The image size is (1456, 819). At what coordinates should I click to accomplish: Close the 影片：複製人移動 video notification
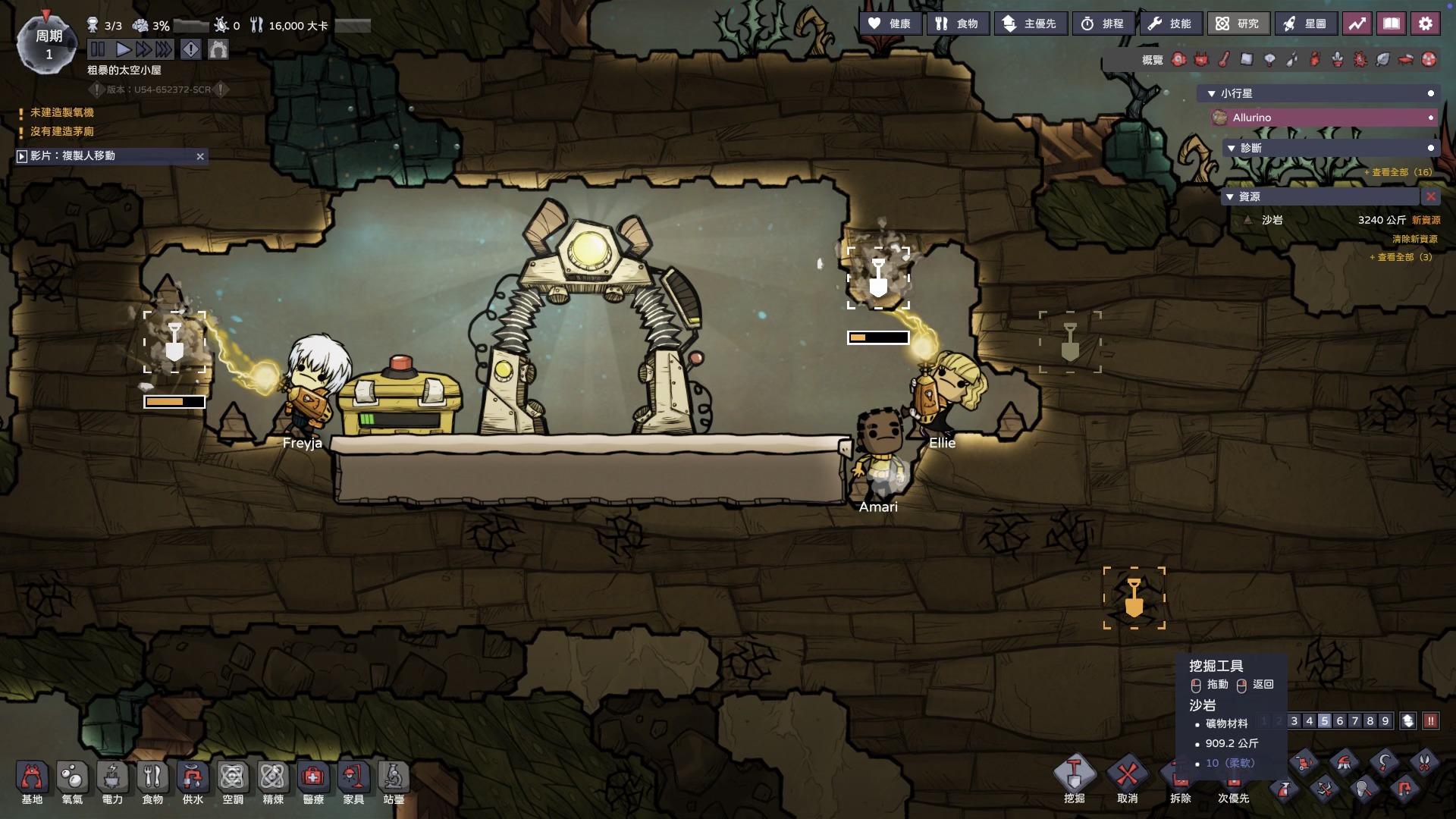click(x=200, y=156)
